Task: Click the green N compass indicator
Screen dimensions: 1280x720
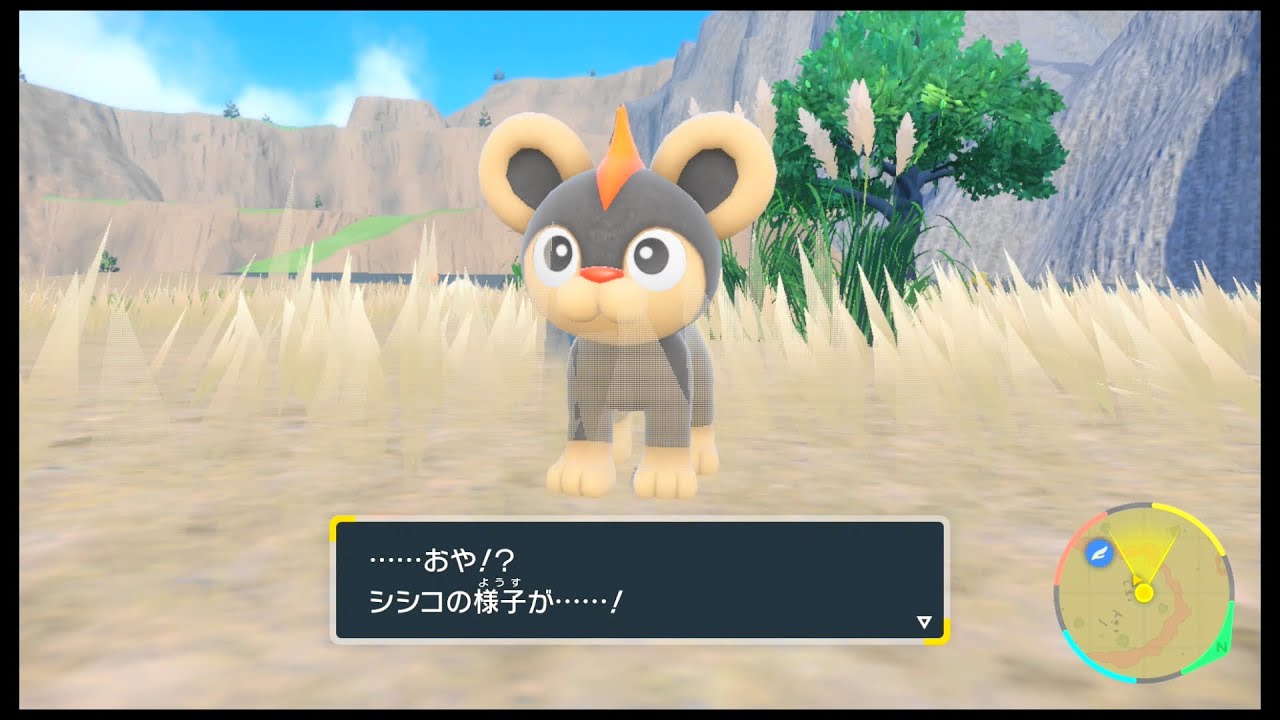Action: point(1220,647)
